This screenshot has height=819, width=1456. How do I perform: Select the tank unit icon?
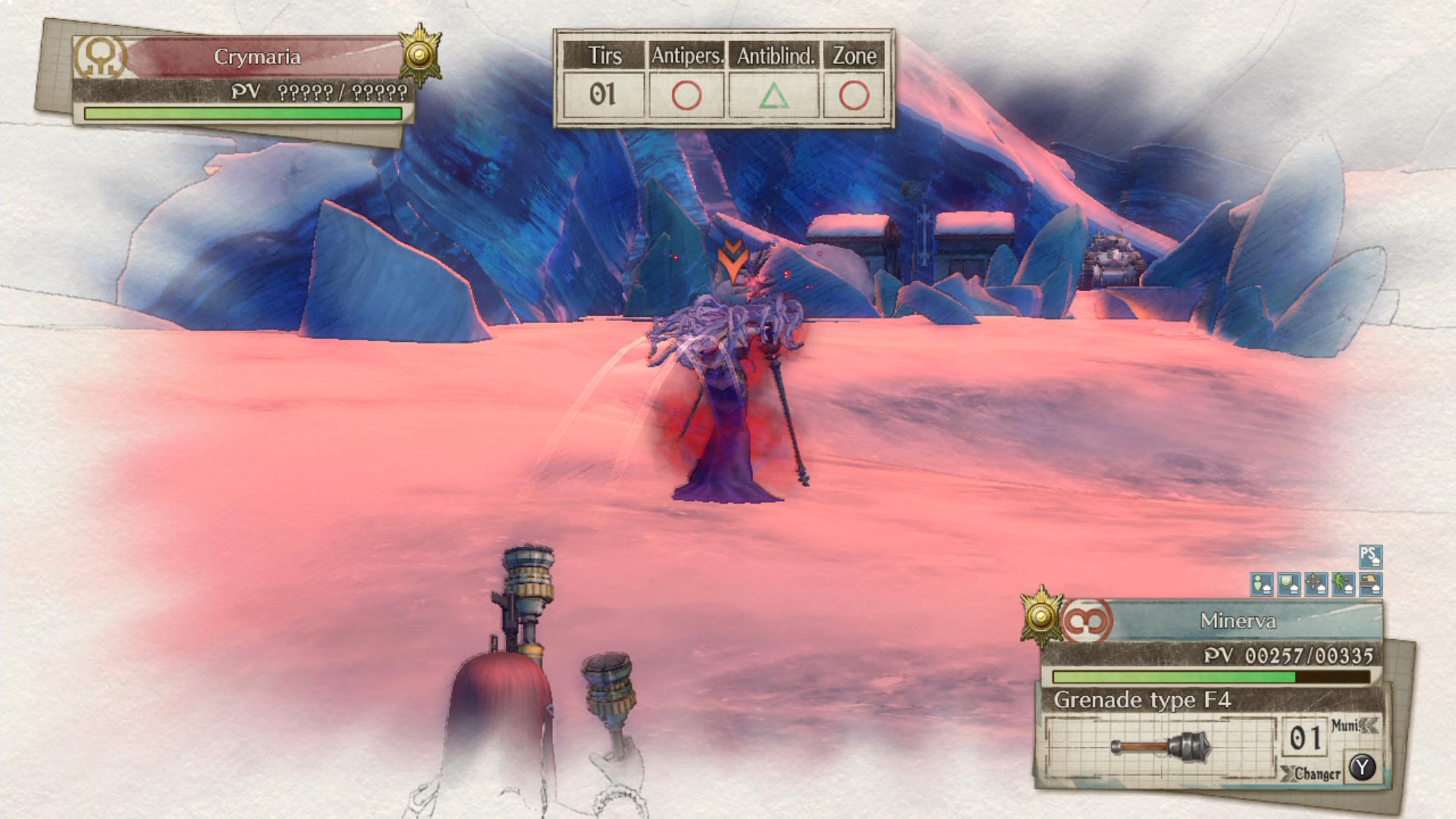click(1370, 584)
